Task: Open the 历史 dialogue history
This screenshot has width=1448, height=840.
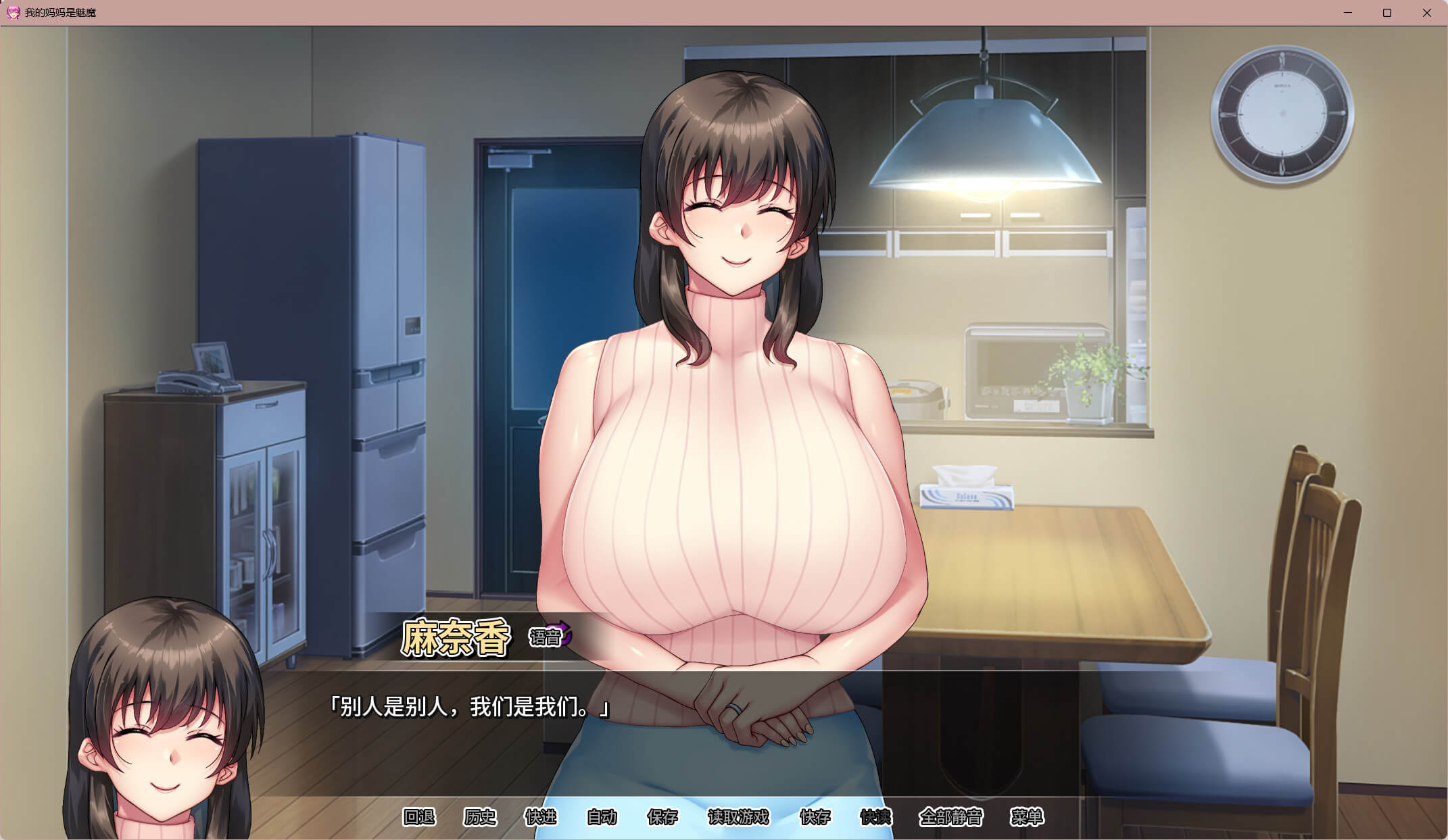Action: pos(480,817)
